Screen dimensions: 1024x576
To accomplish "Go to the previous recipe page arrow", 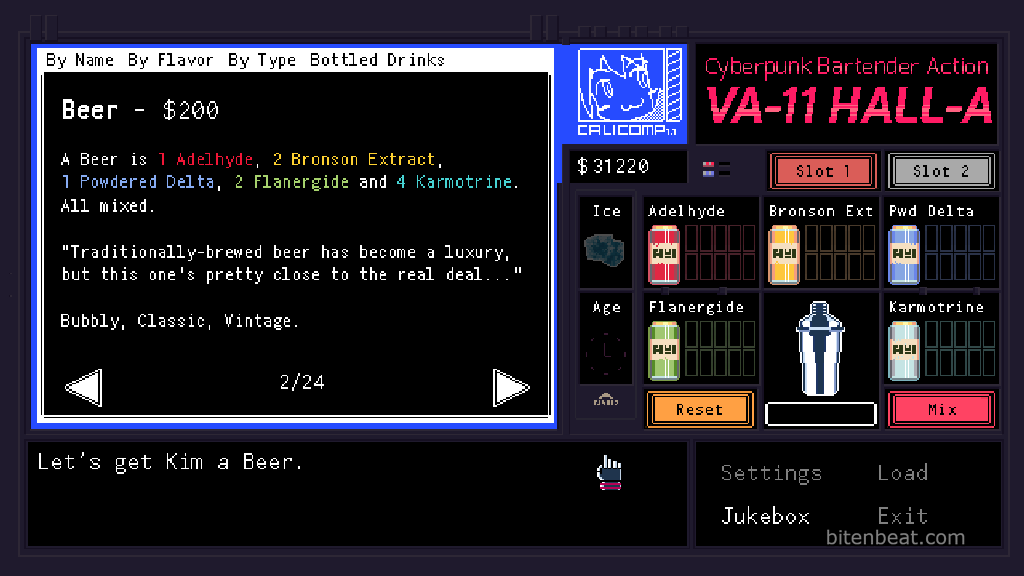I will 83,387.
